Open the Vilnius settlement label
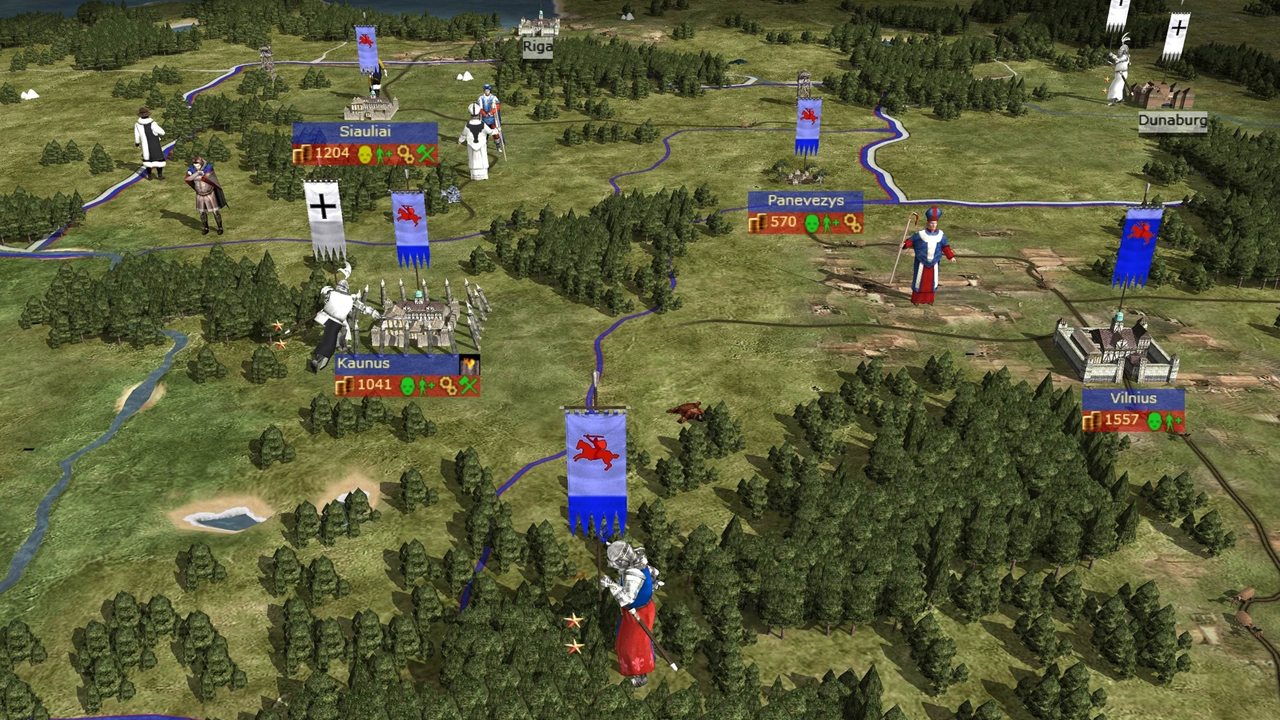Image resolution: width=1280 pixels, height=720 pixels. pyautogui.click(x=1133, y=398)
